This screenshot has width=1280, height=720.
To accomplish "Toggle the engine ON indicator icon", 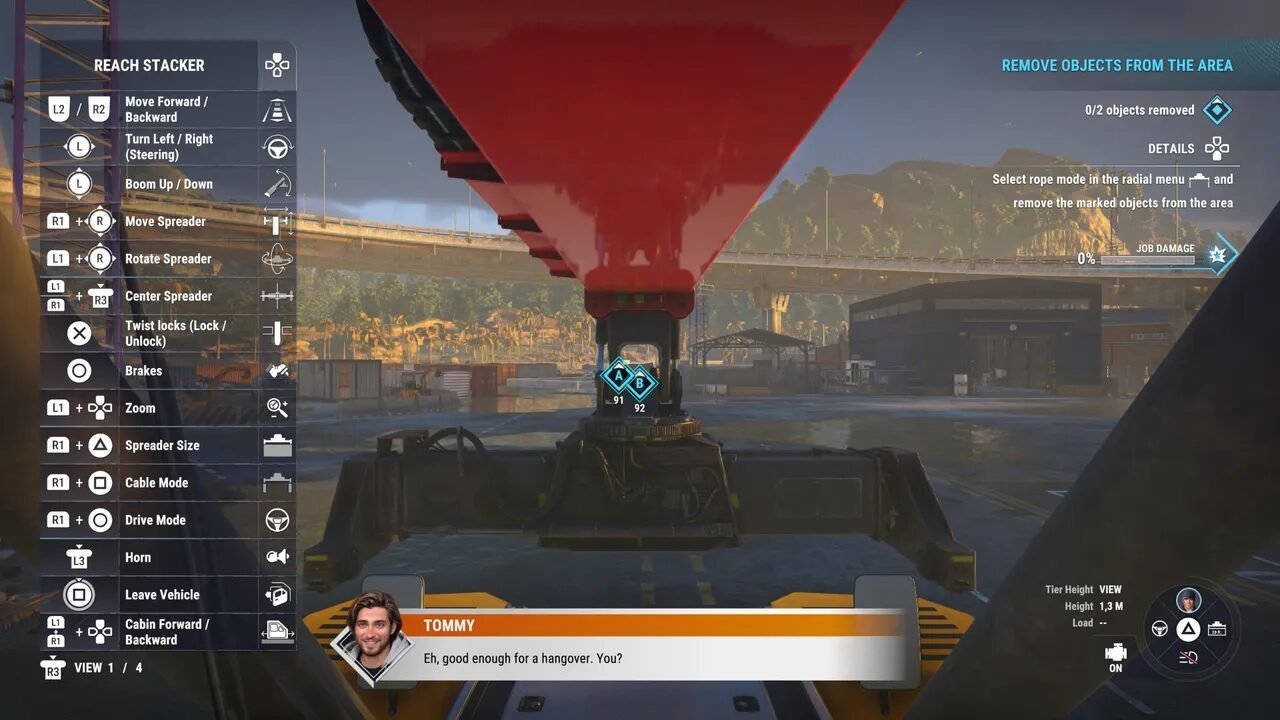I will [x=1116, y=653].
